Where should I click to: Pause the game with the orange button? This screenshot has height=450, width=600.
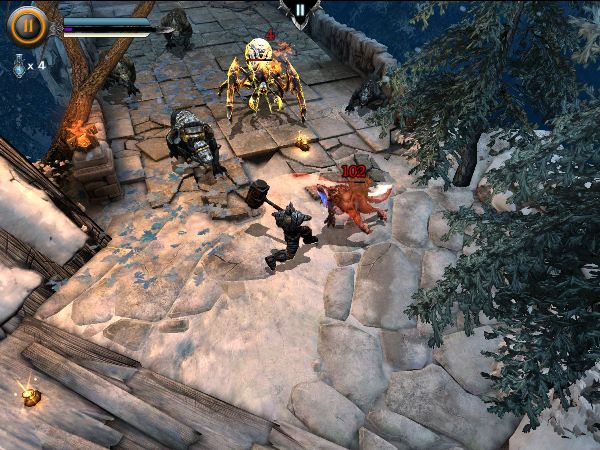(x=26, y=26)
